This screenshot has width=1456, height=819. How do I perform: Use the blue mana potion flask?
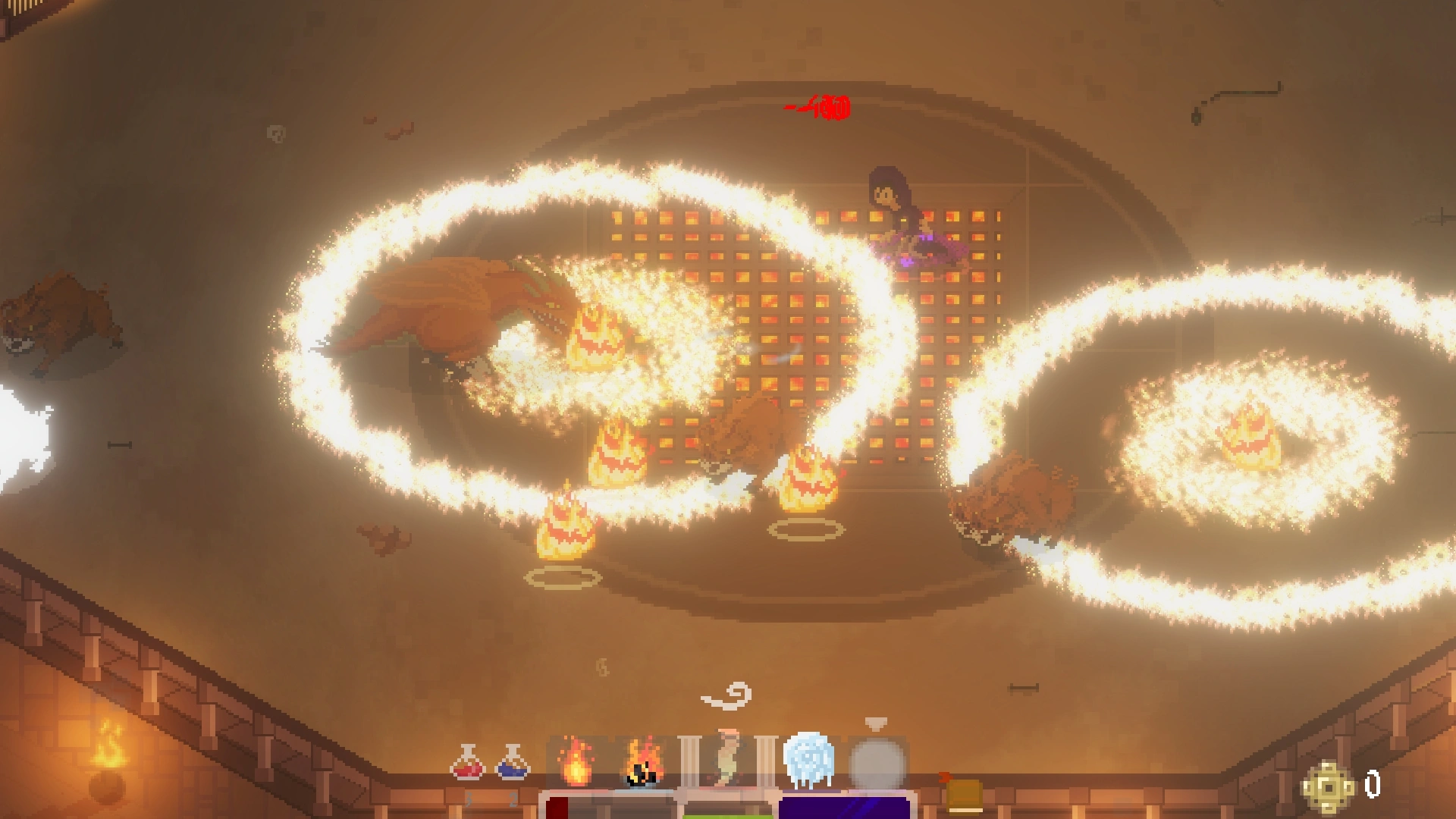513,763
